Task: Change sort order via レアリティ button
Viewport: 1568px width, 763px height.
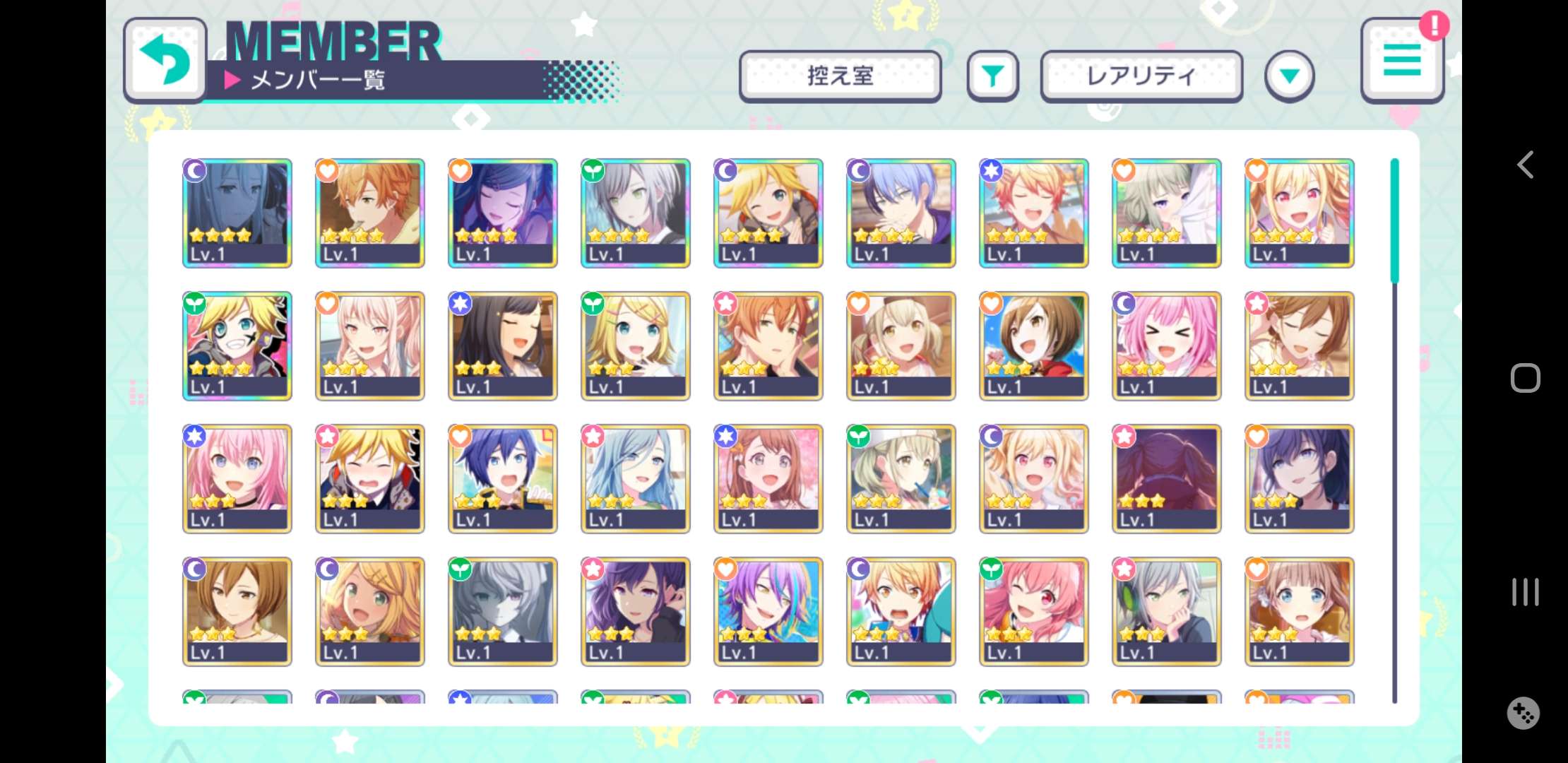Action: click(x=1141, y=76)
